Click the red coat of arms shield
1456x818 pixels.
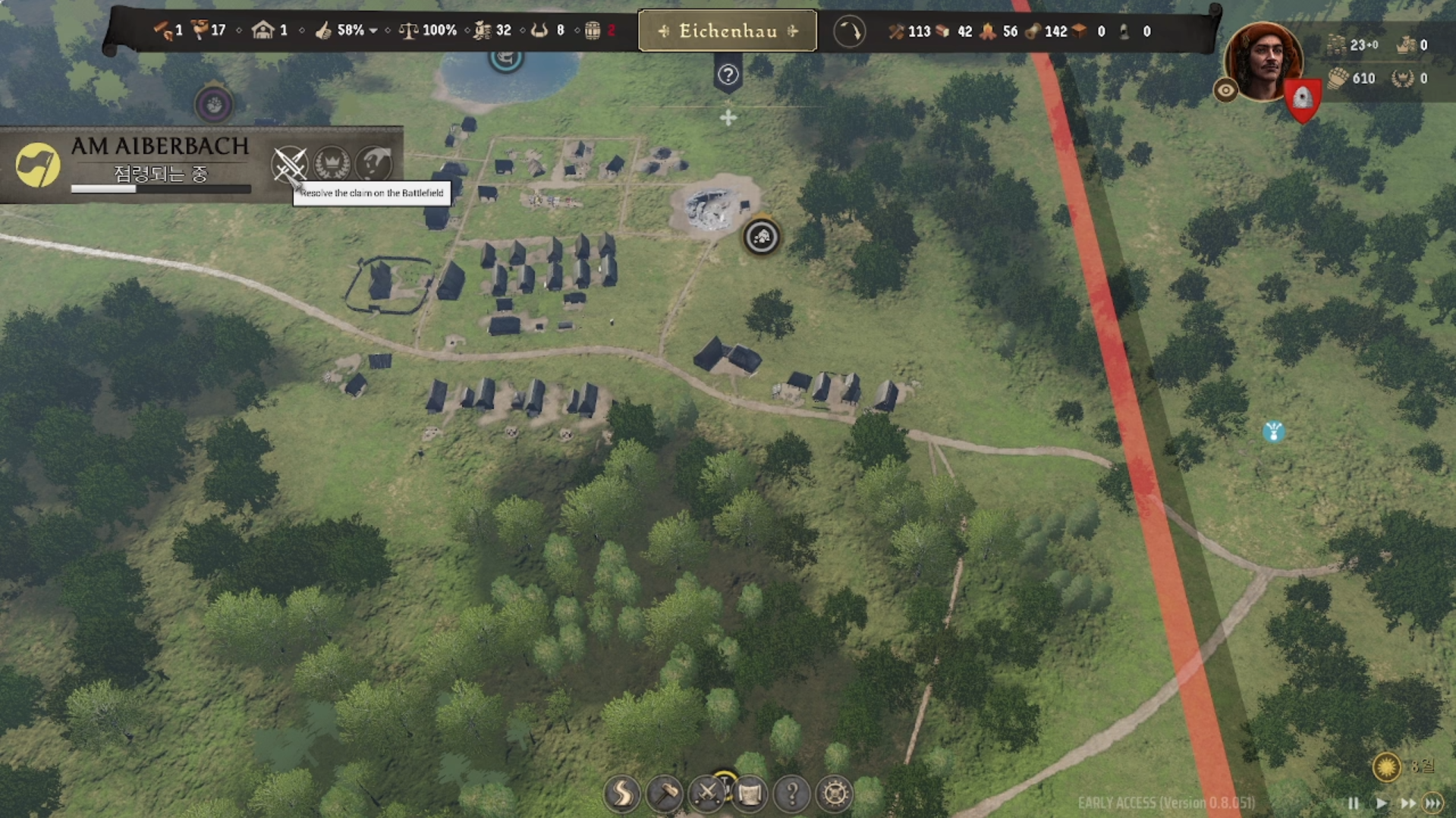1302,100
